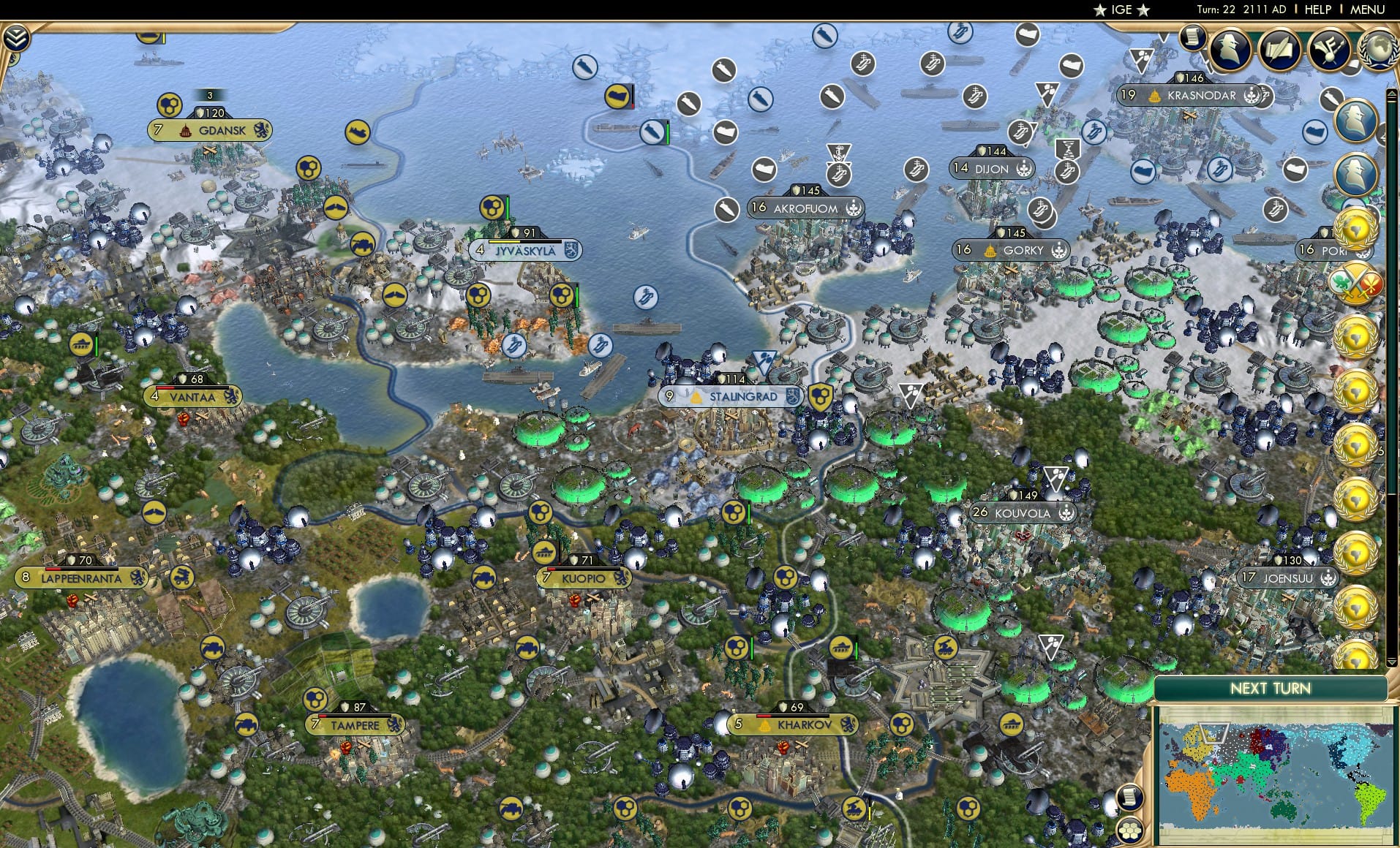Screen dimensions: 1400x848
Task: Select the tank unit icon near Kuopio
Action: (x=544, y=552)
